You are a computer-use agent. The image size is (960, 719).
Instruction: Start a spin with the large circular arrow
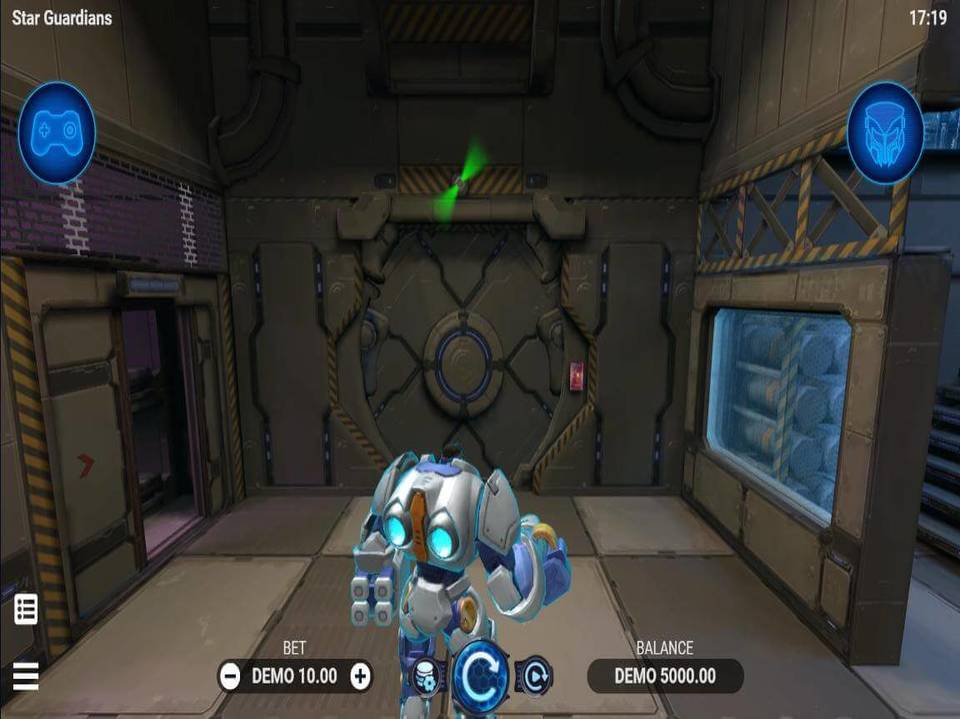point(481,675)
